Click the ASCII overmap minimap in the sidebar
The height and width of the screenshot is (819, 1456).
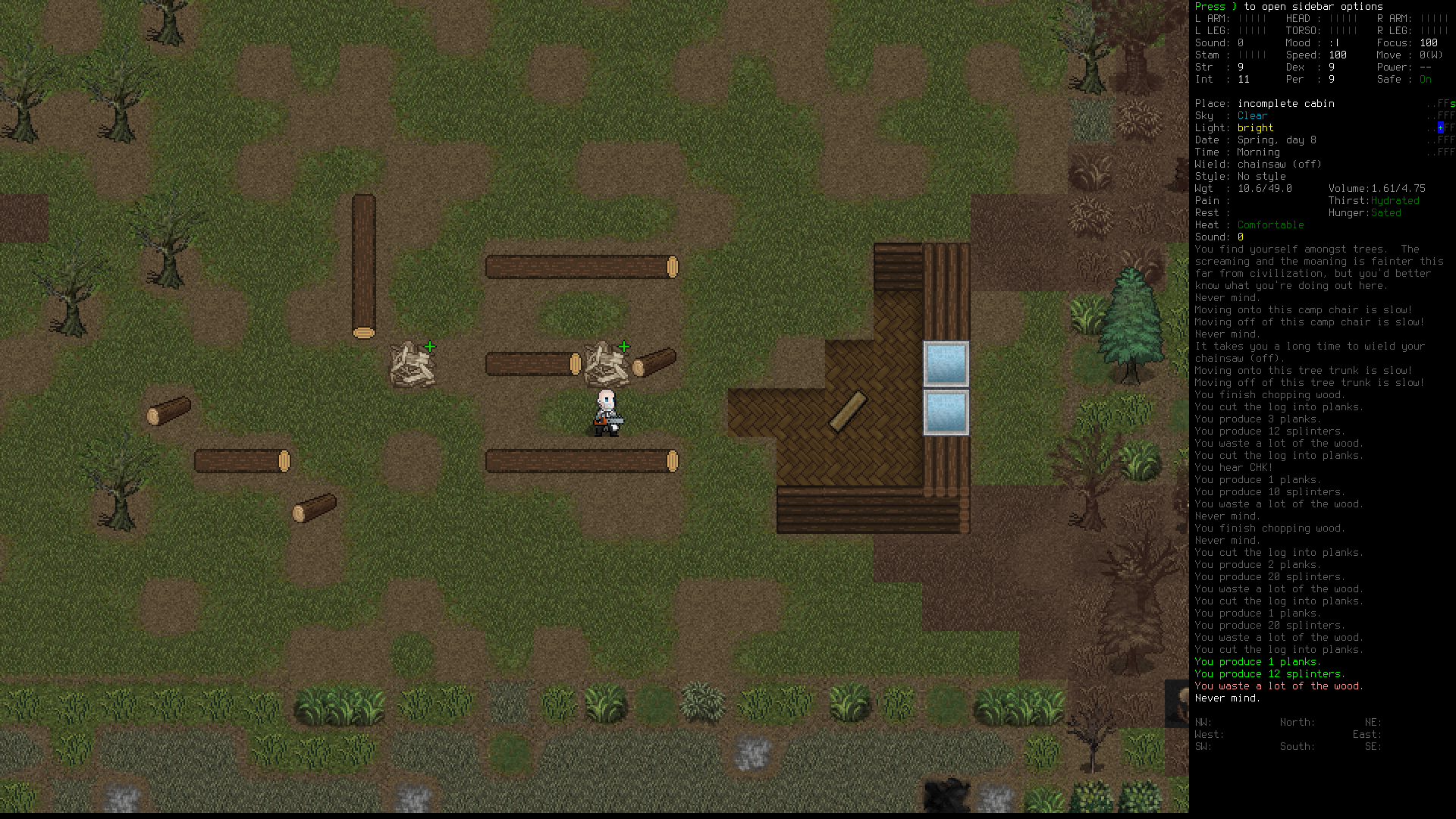(x=1440, y=127)
